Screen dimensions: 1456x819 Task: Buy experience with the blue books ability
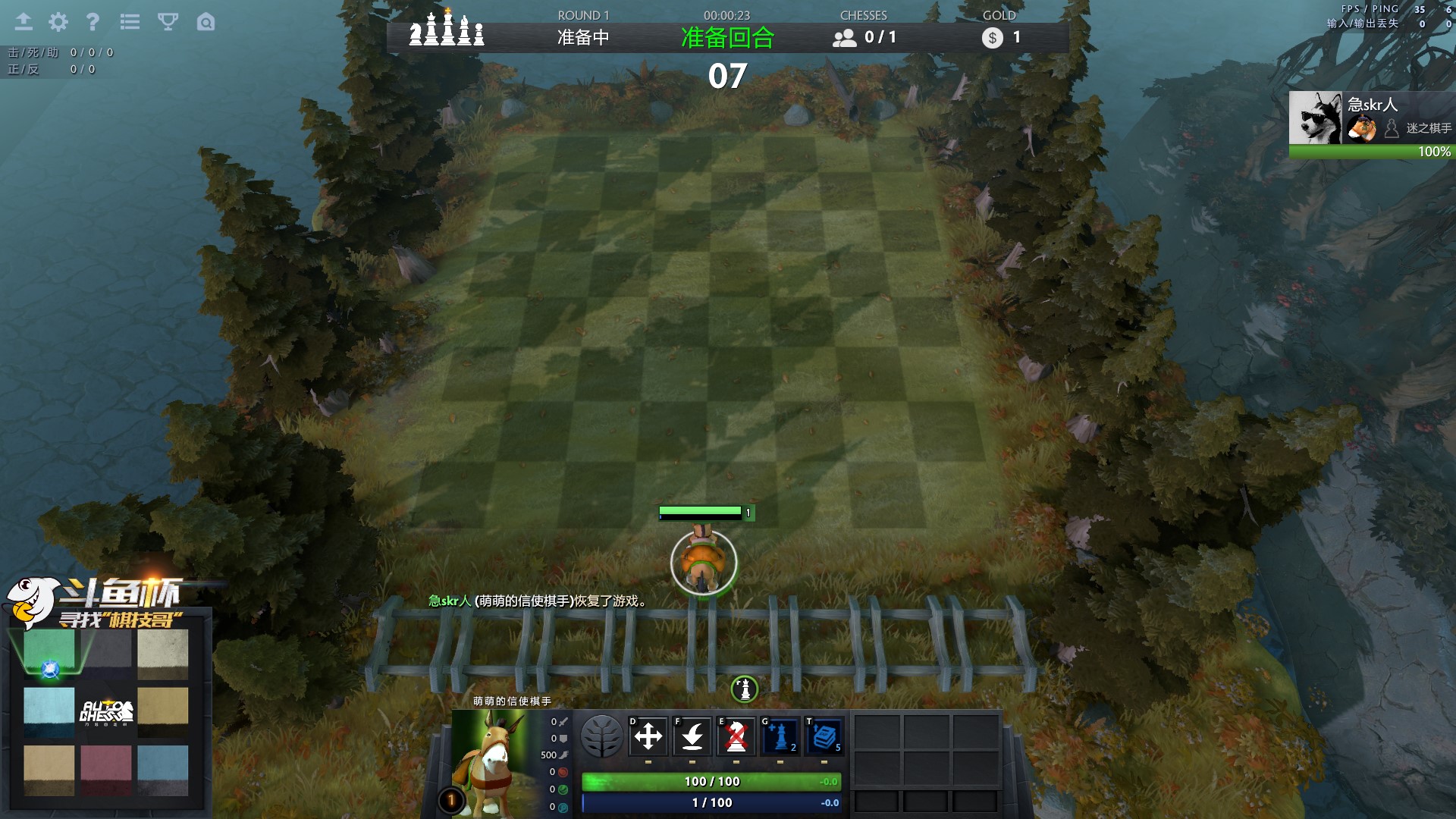[x=824, y=736]
